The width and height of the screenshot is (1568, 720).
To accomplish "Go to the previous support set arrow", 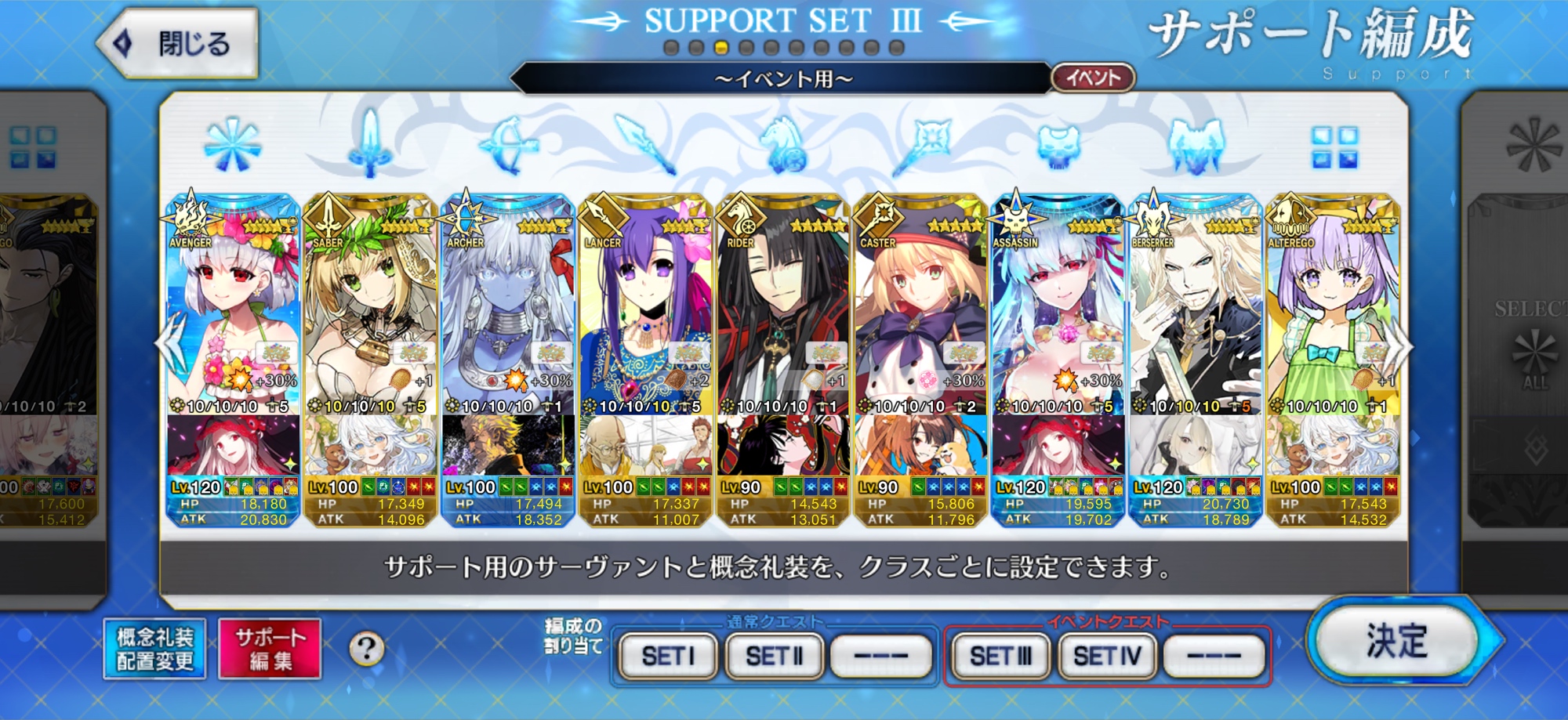I will [169, 346].
